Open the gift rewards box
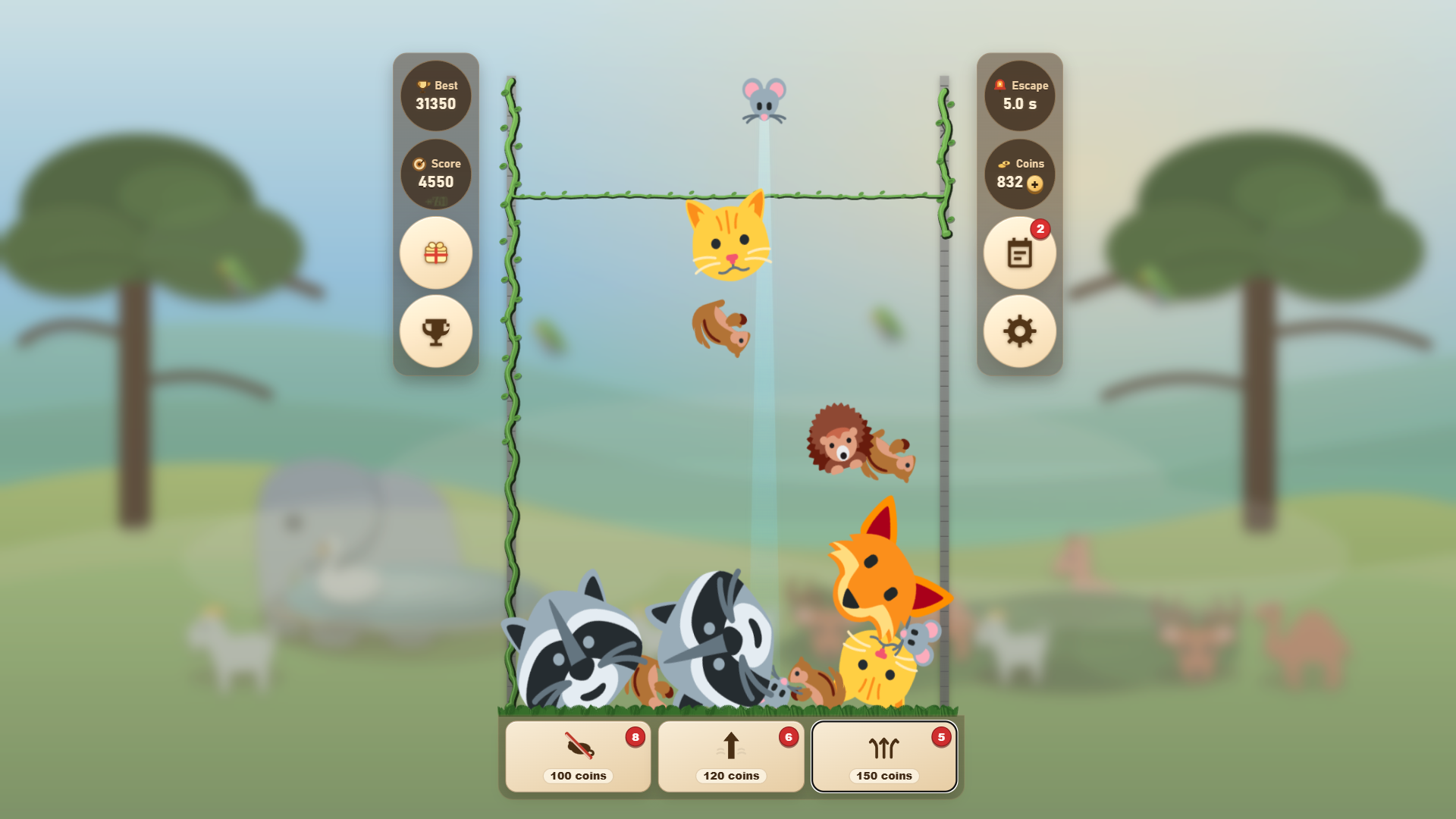 (435, 253)
